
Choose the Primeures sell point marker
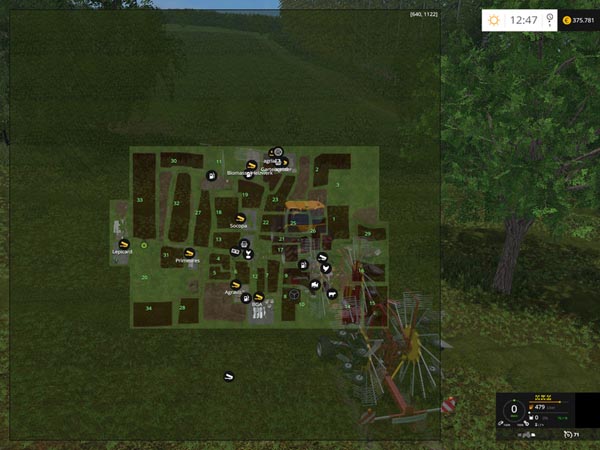[188, 253]
